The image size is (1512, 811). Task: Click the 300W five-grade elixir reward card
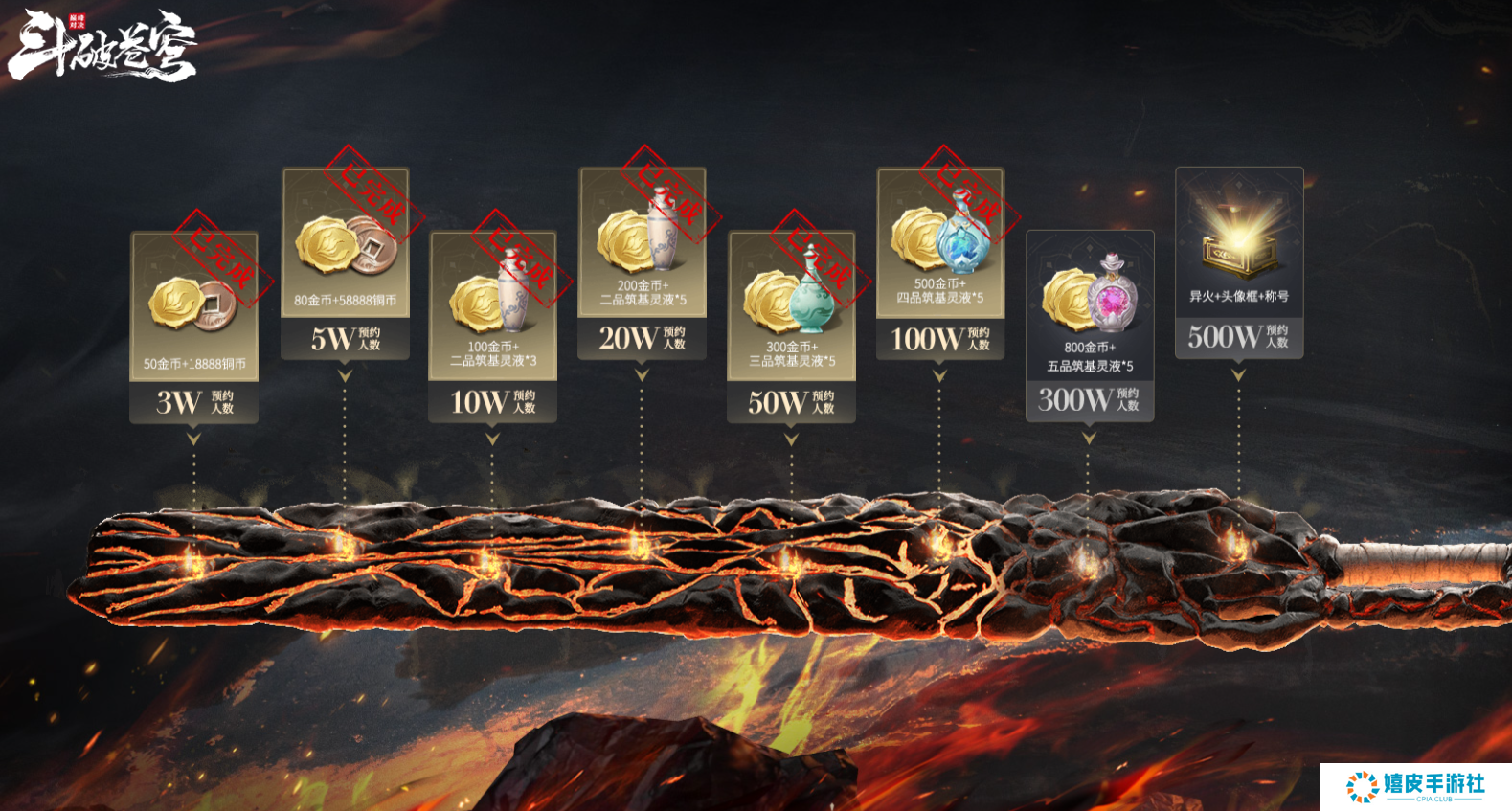click(x=1089, y=326)
